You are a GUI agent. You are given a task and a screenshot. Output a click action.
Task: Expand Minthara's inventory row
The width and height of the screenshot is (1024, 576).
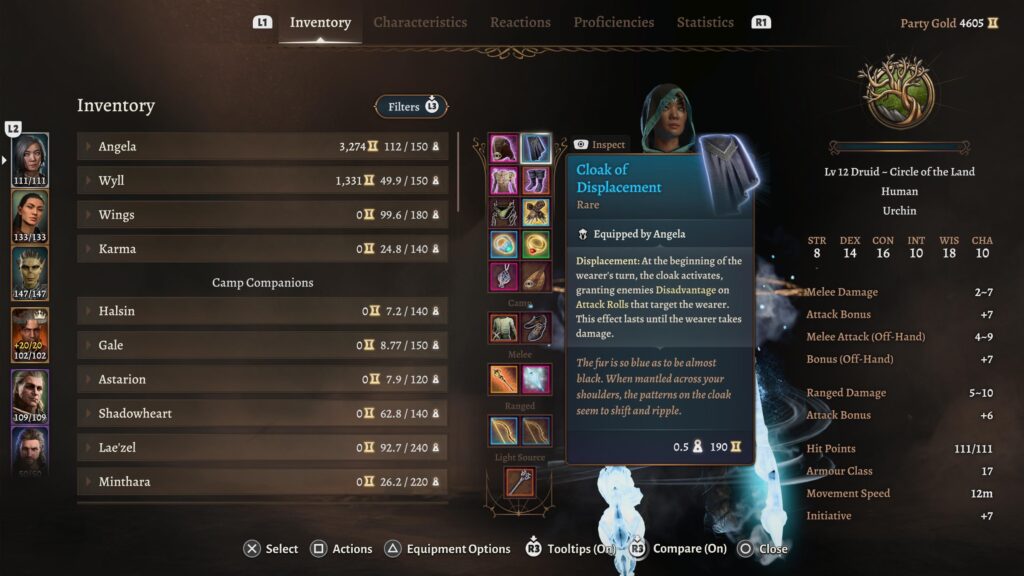tap(262, 481)
